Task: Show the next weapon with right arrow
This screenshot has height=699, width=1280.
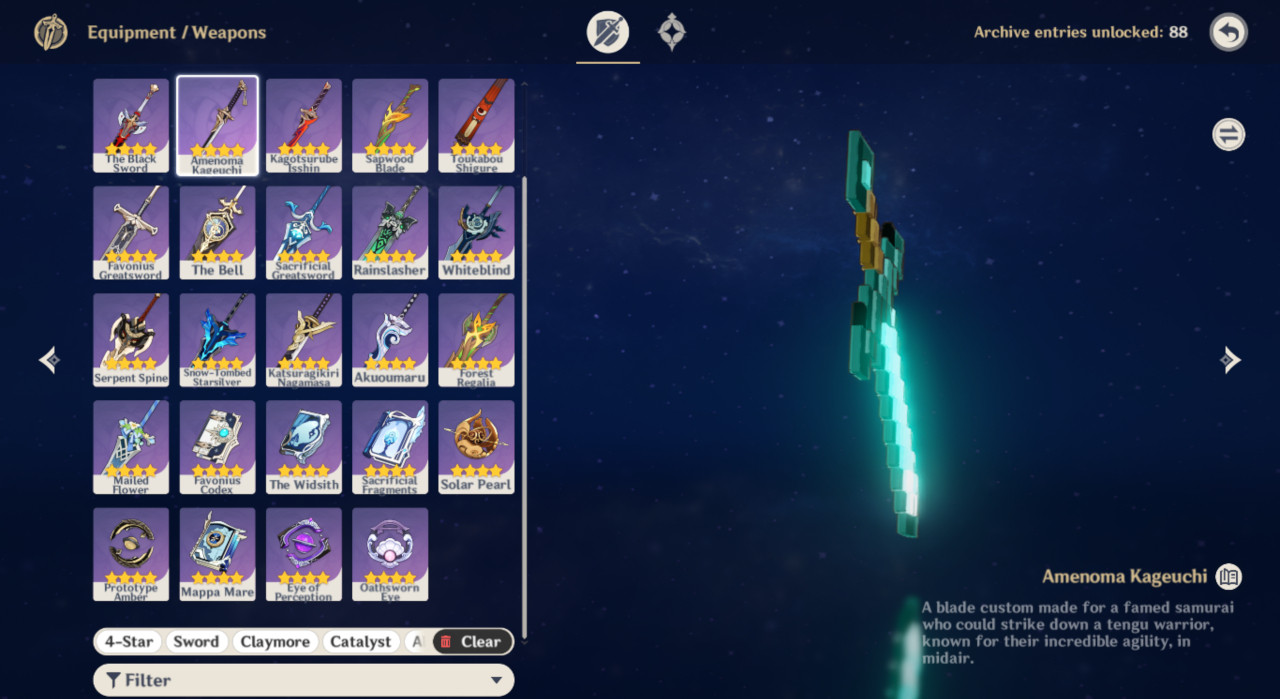Action: coord(1231,360)
